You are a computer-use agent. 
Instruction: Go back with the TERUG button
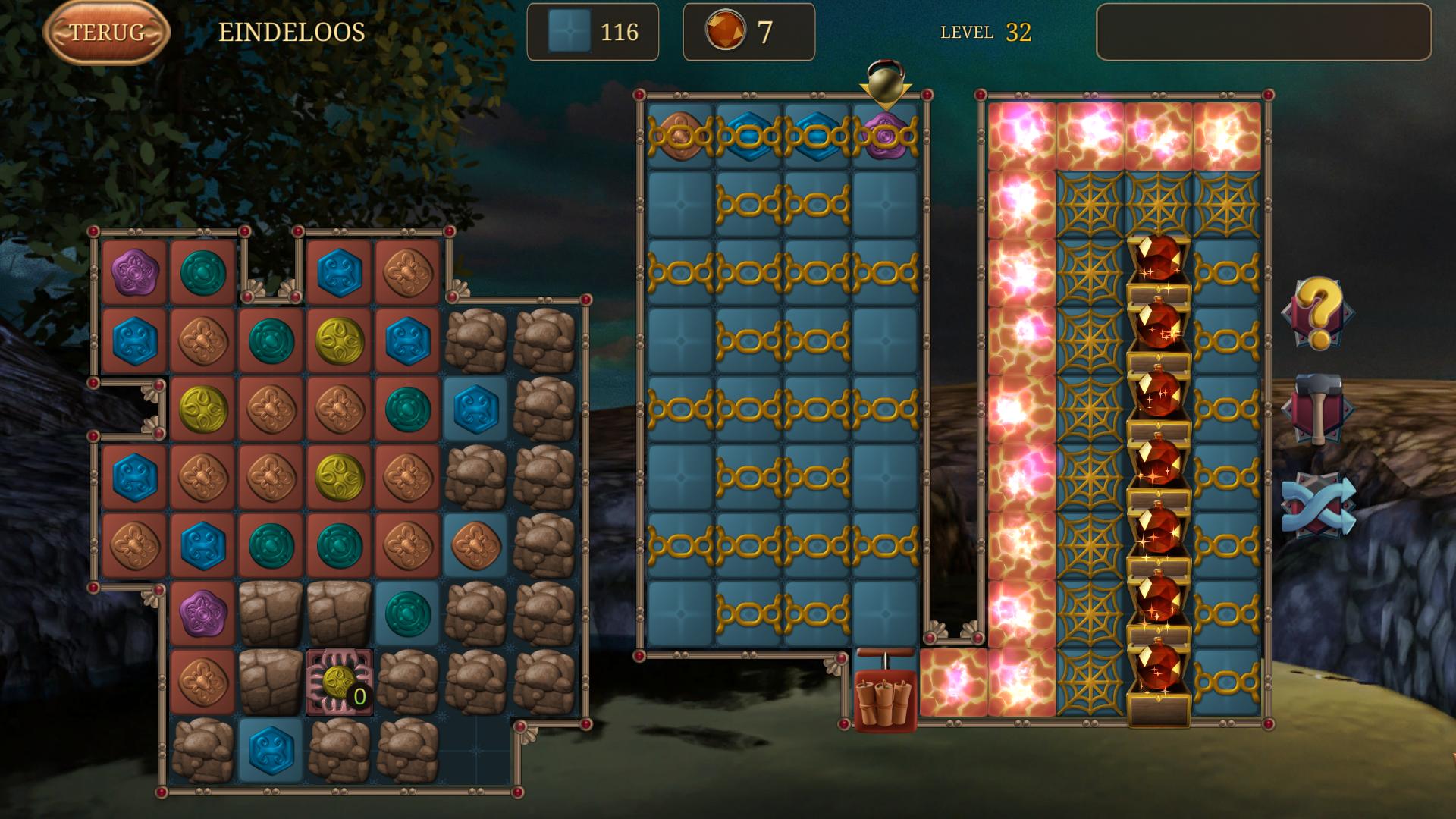[x=106, y=32]
